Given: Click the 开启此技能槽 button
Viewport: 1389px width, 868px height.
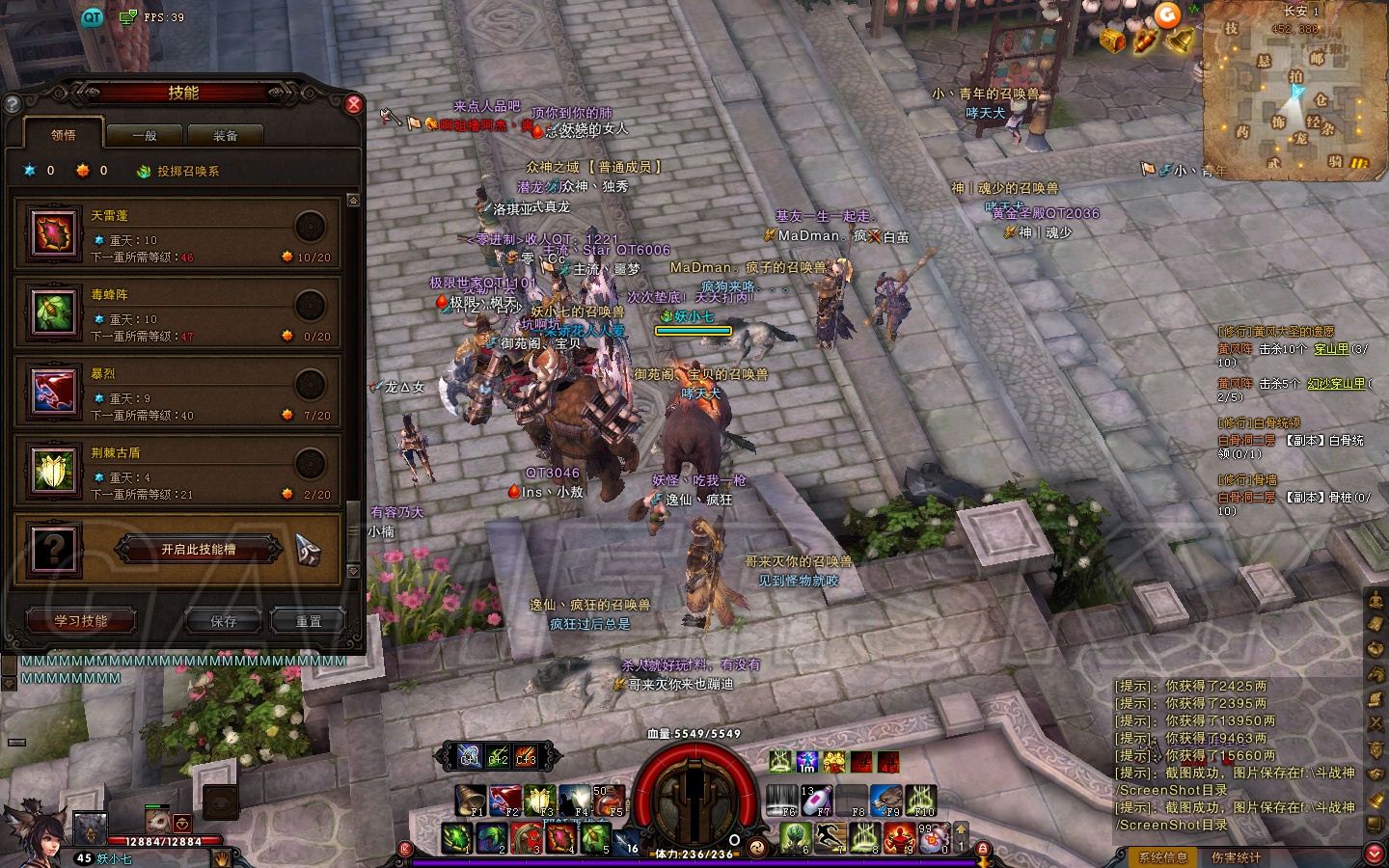Looking at the screenshot, I should [x=198, y=550].
